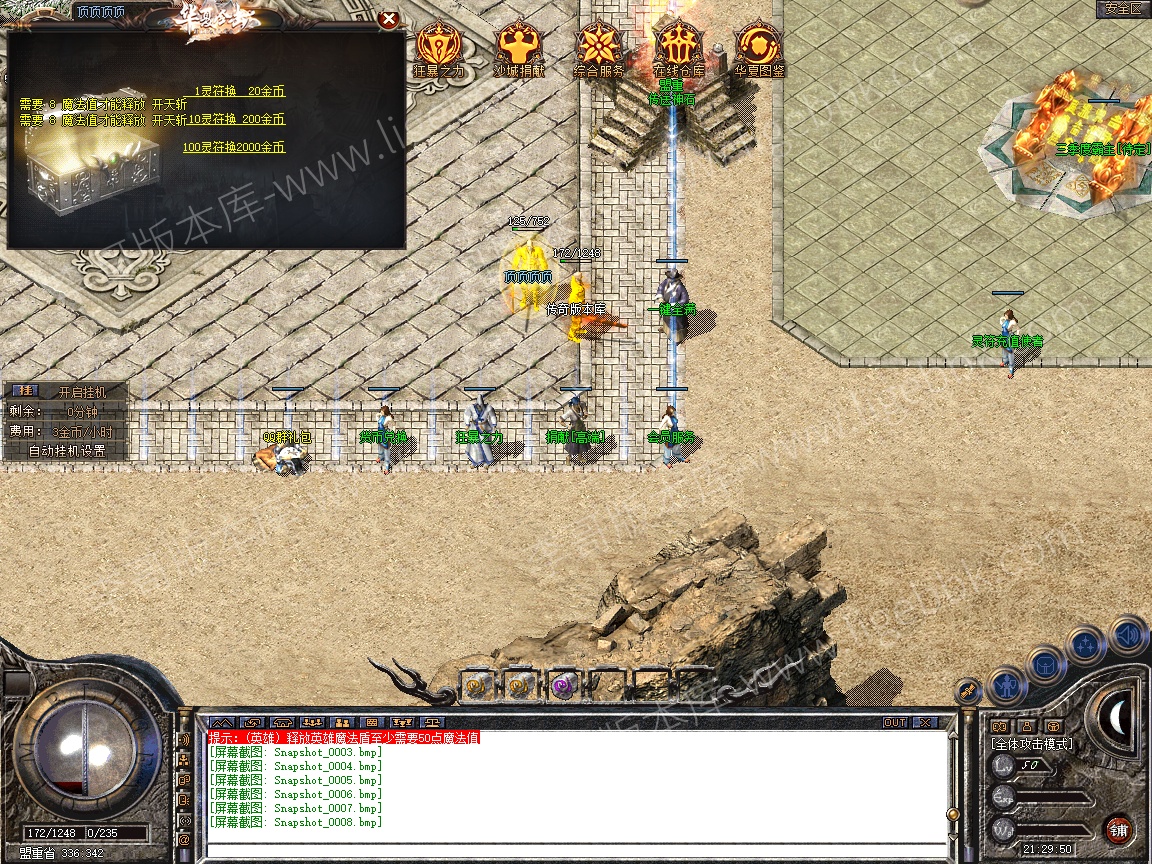
Task: Click the 挂 toggle icon beside 开启挂机
Action: click(27, 391)
